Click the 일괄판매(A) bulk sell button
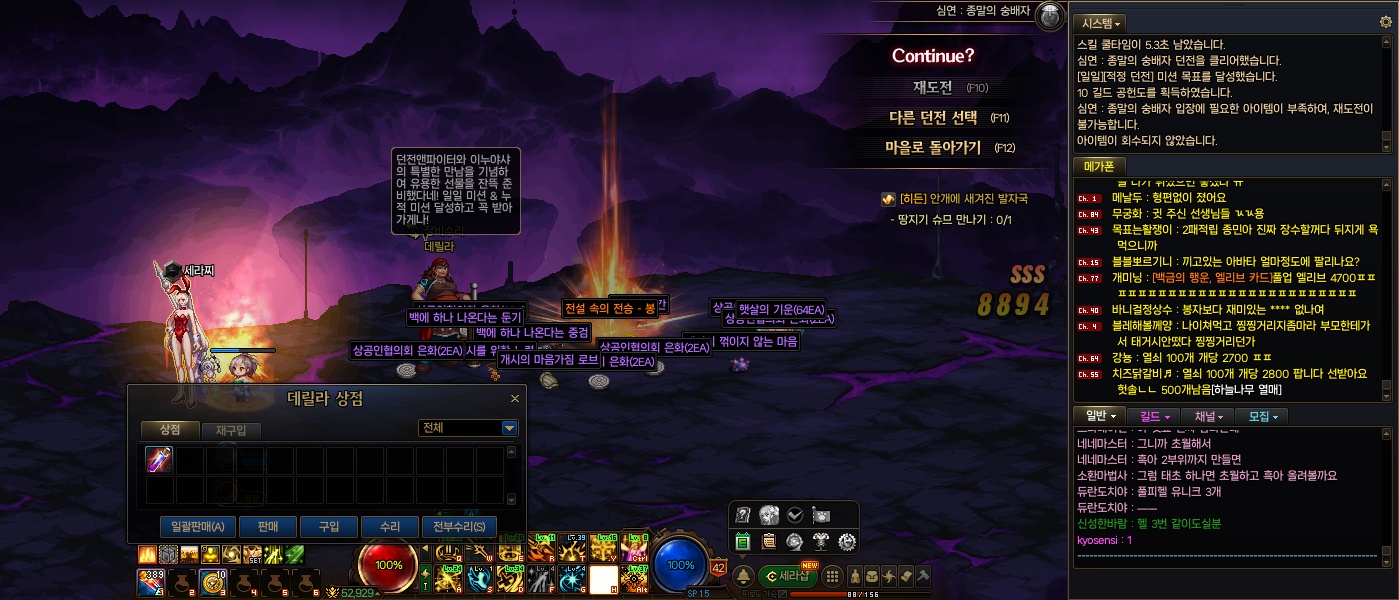The width and height of the screenshot is (1399, 600). click(x=197, y=527)
